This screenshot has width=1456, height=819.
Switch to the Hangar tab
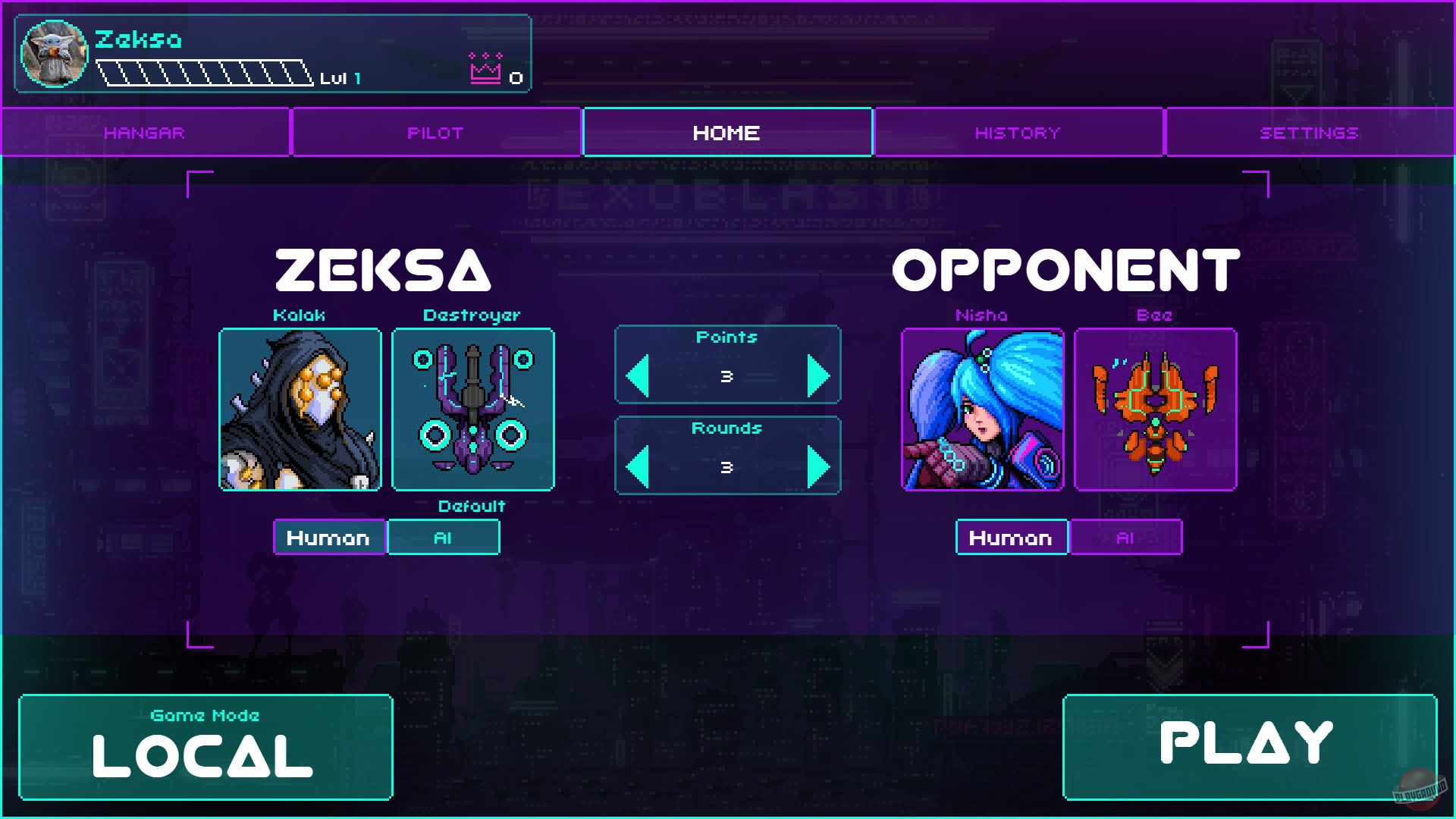click(145, 132)
